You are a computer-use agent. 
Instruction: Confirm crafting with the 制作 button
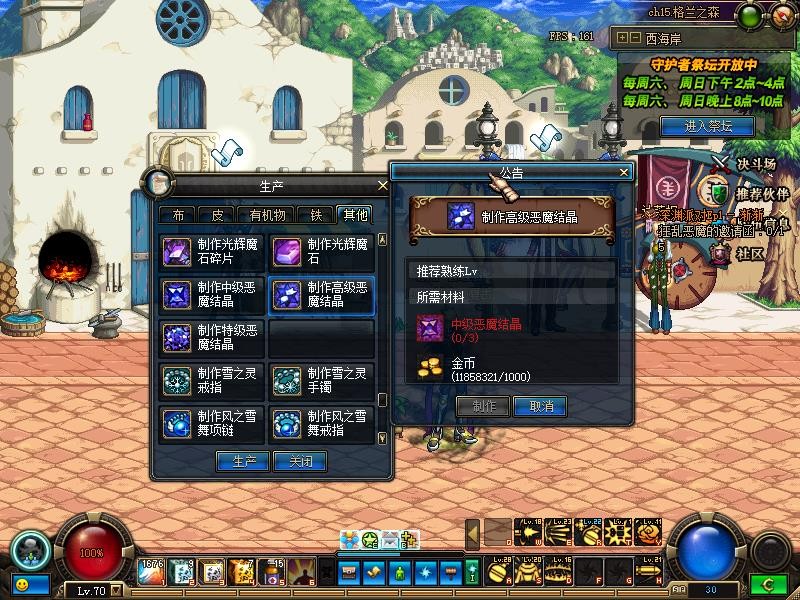pos(483,407)
